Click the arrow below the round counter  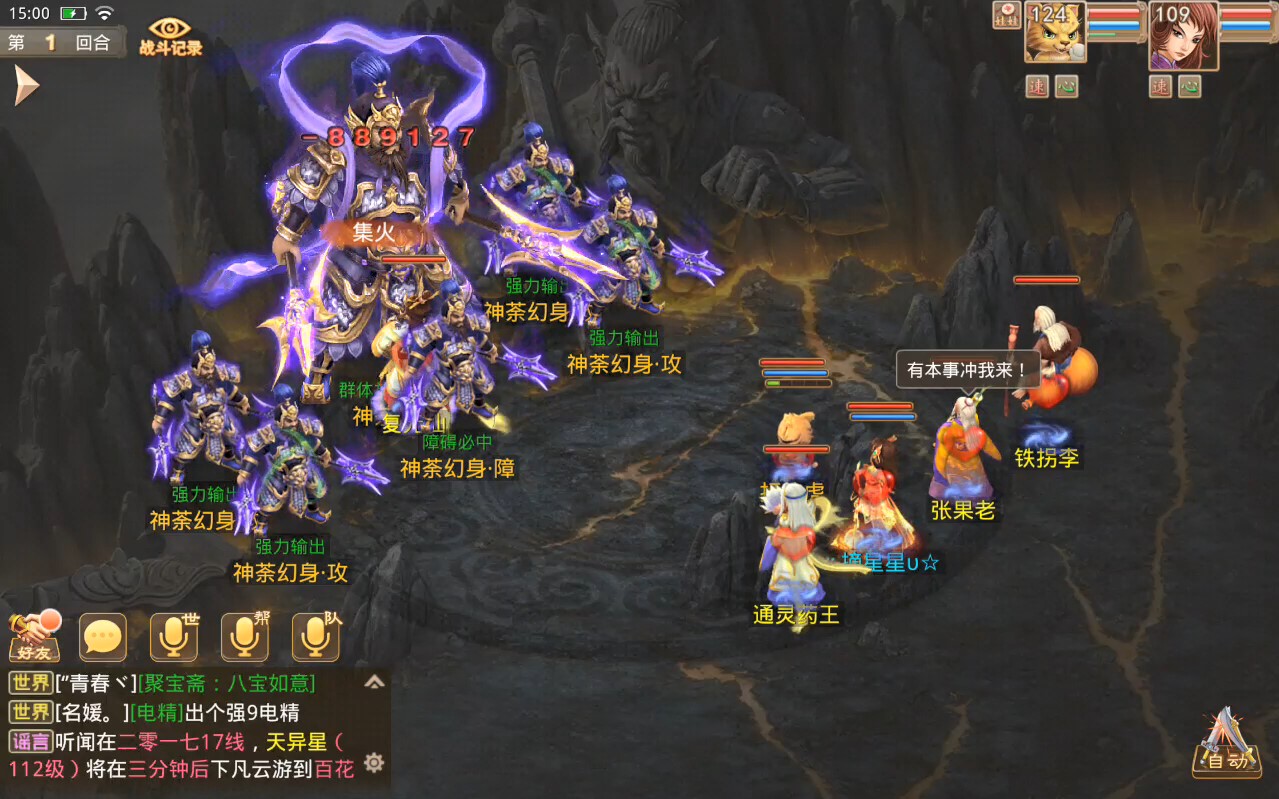25,86
